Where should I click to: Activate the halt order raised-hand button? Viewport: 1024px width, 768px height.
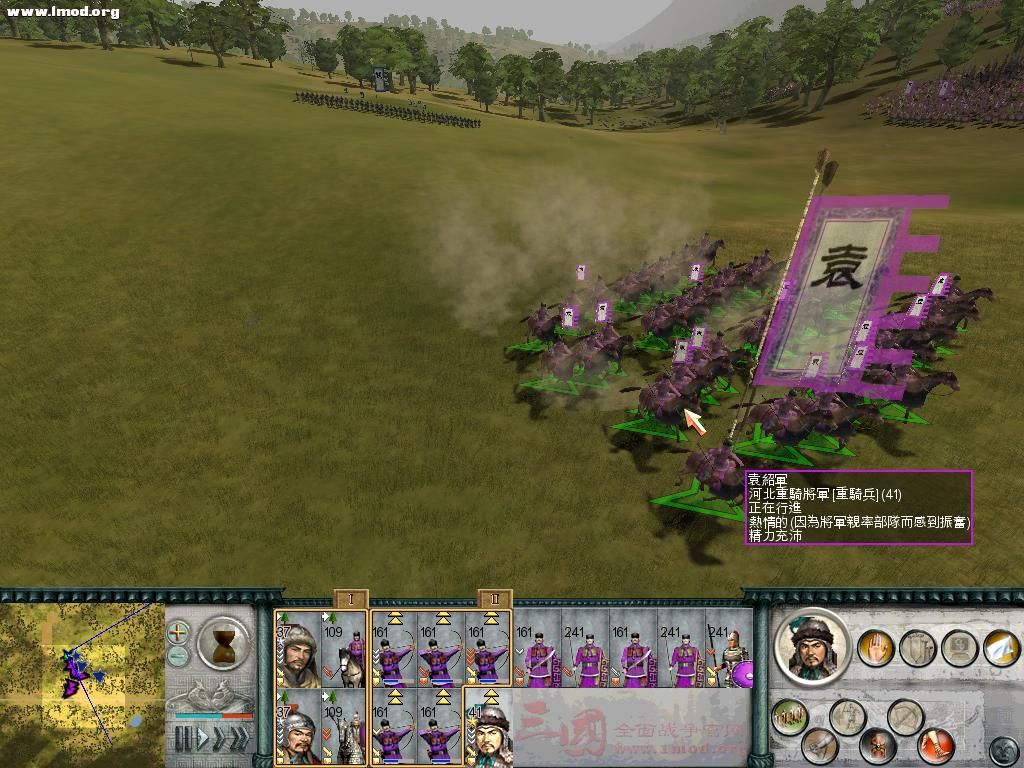click(x=876, y=647)
